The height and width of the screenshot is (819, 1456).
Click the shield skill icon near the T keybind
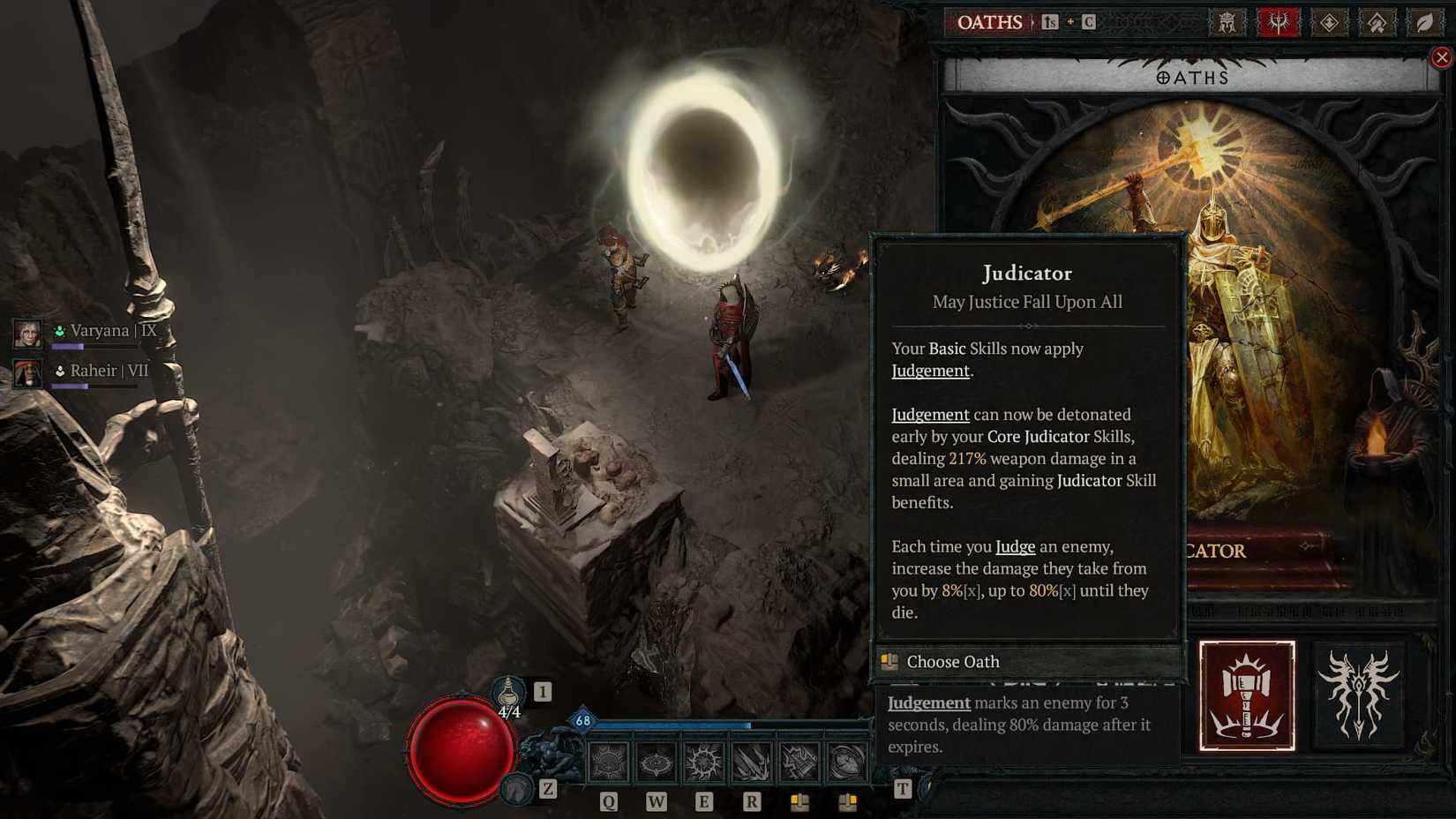click(x=848, y=761)
